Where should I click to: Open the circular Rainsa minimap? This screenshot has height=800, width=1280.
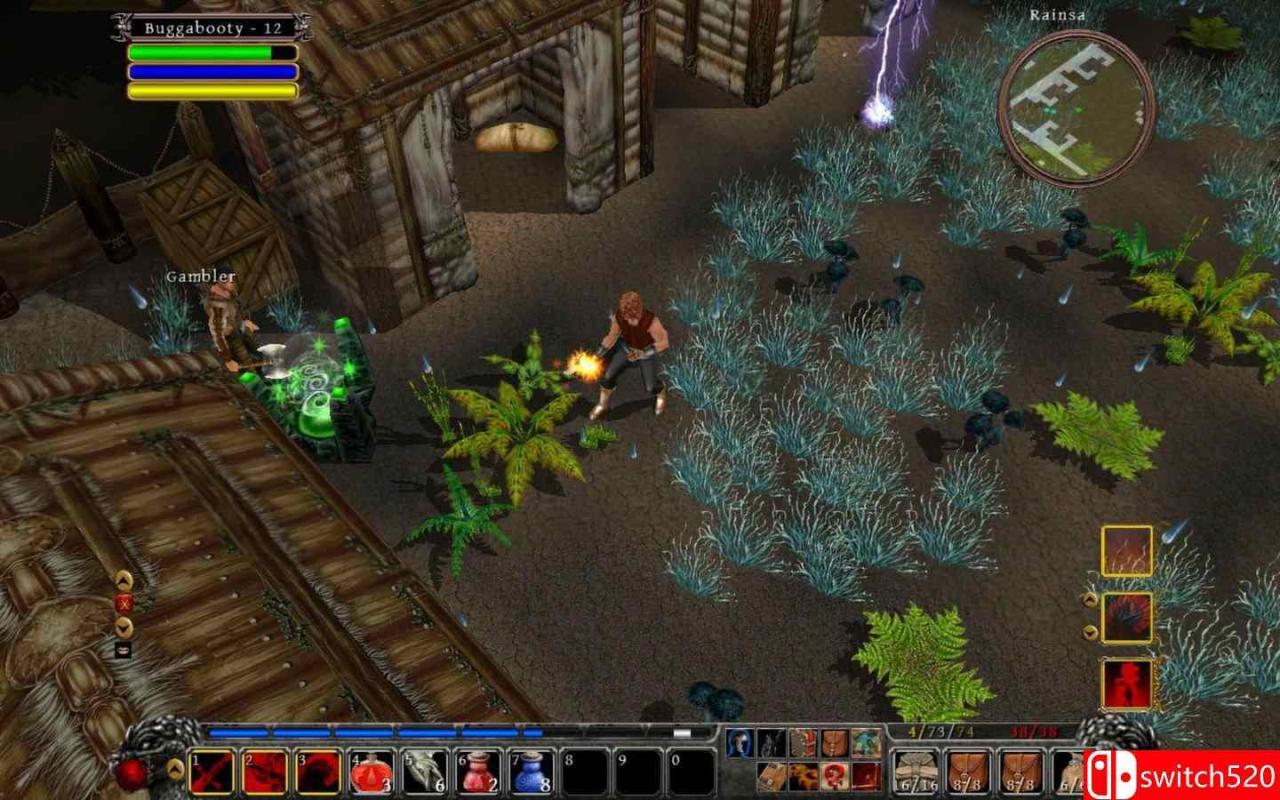pos(1076,108)
